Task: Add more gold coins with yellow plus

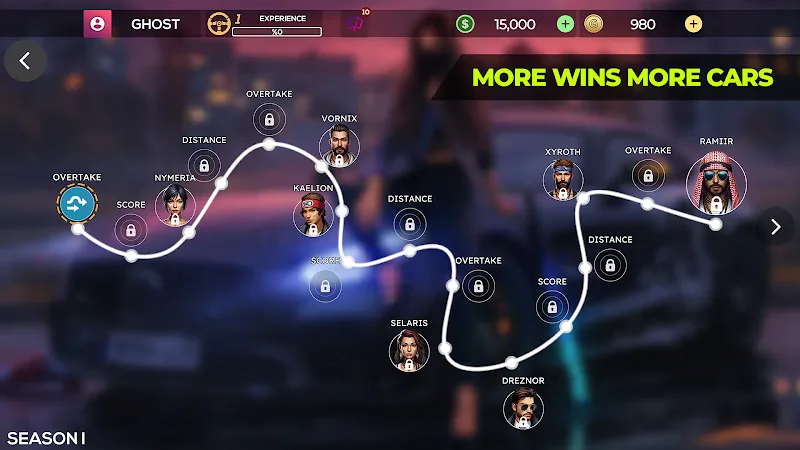Action: [x=694, y=24]
